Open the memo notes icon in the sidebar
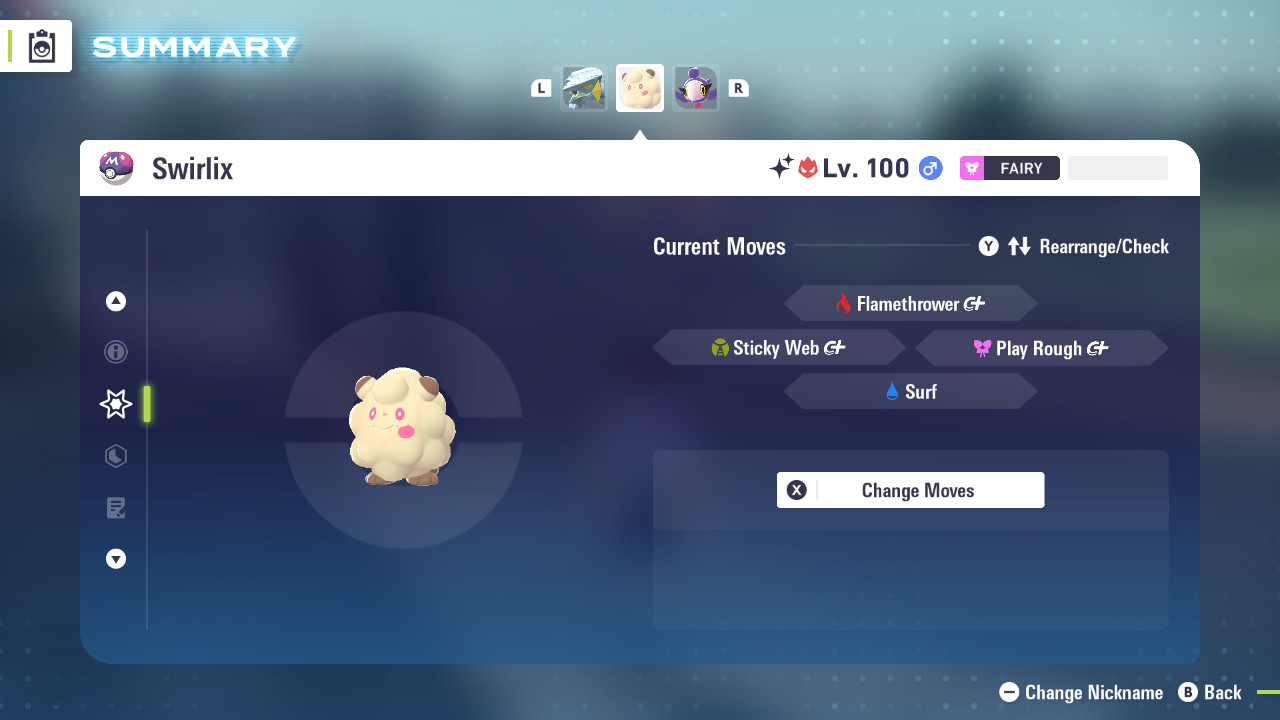Viewport: 1280px width, 720px height. click(x=115, y=508)
